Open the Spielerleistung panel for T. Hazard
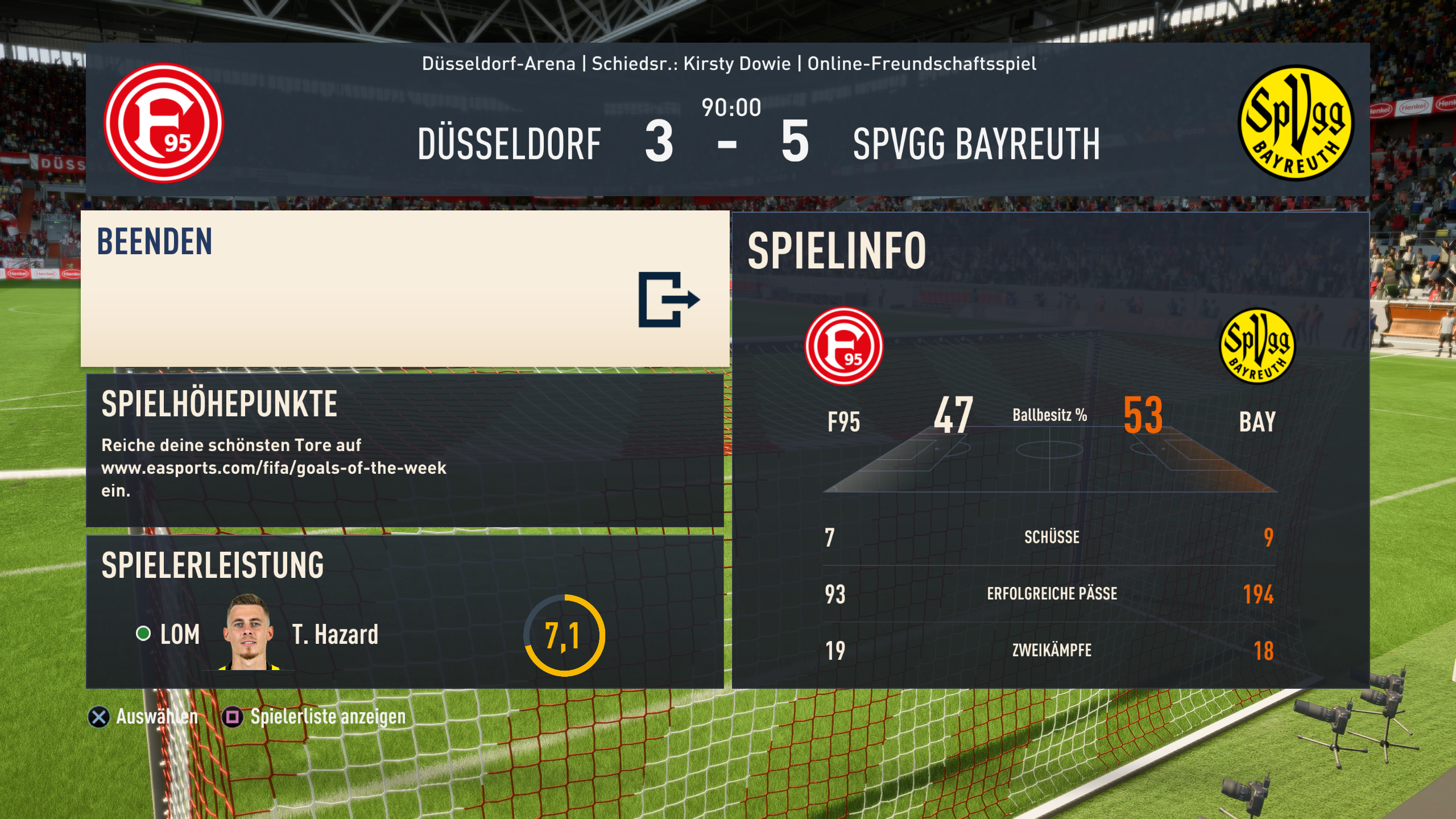 [405, 612]
